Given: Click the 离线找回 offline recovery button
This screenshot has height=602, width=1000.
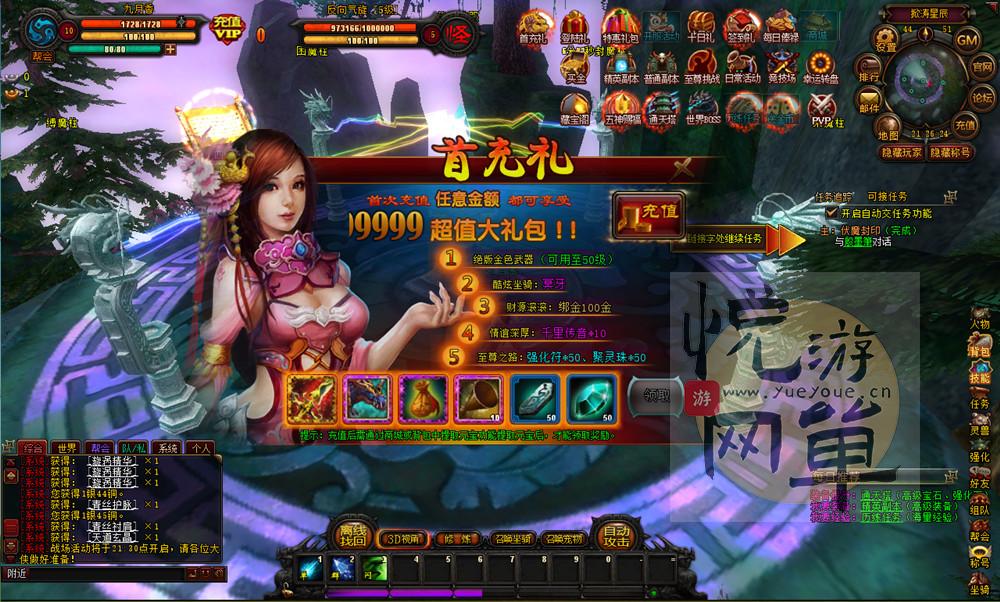Looking at the screenshot, I should coord(351,535).
